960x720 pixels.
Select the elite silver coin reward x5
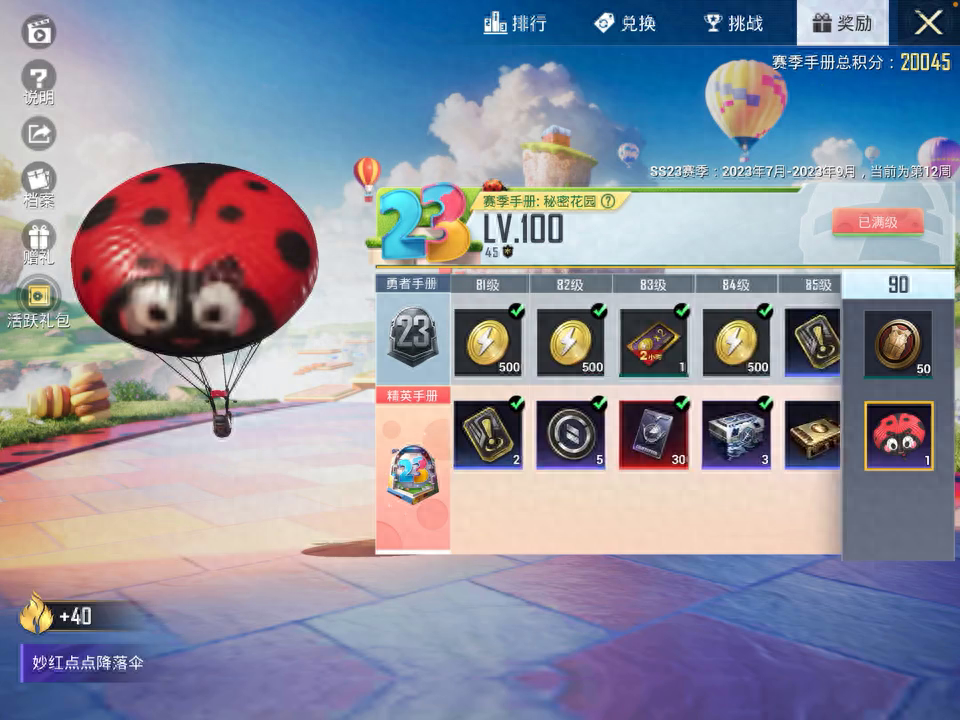(x=571, y=434)
